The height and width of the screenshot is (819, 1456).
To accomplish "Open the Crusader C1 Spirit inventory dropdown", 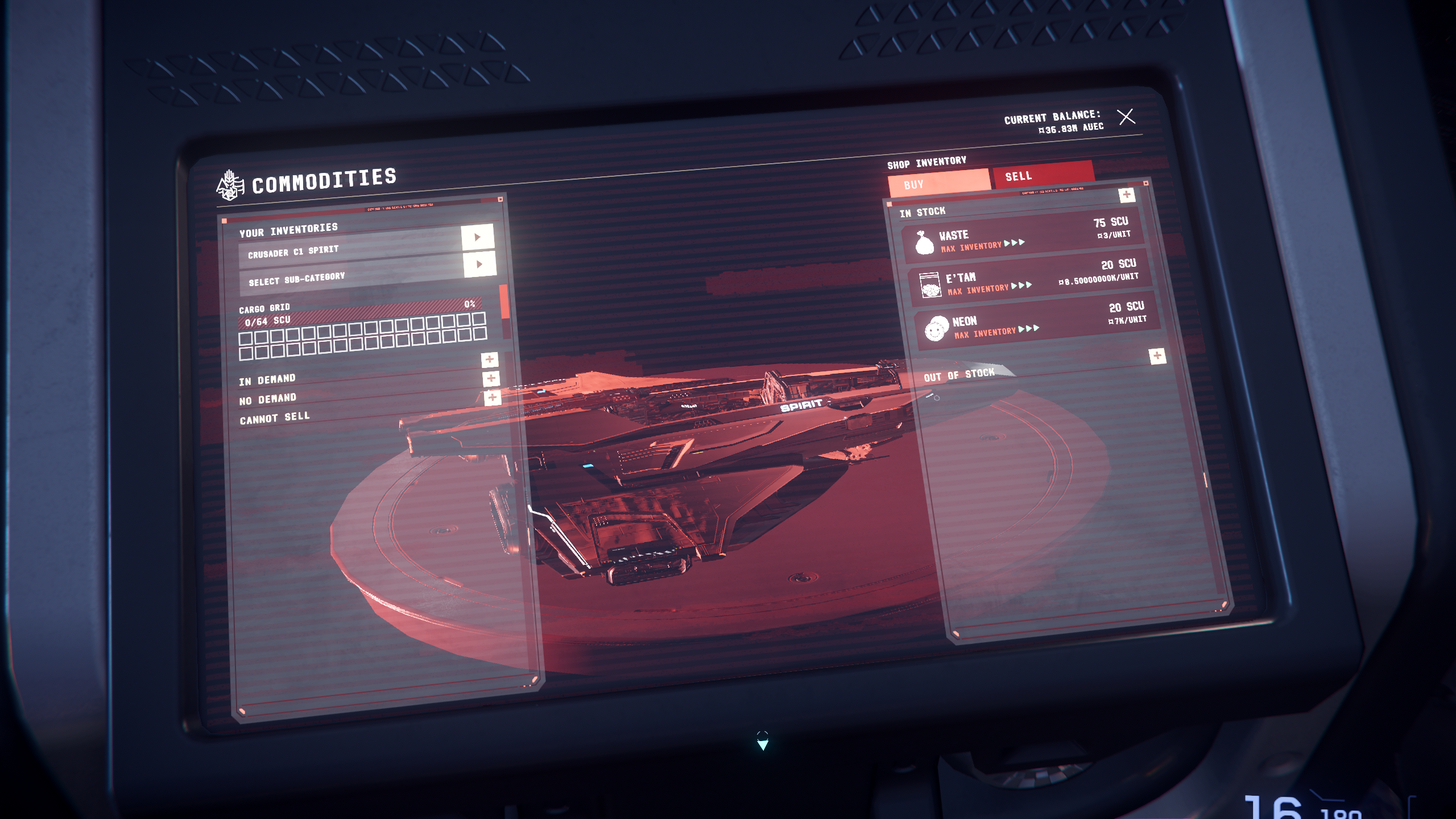I will (477, 237).
